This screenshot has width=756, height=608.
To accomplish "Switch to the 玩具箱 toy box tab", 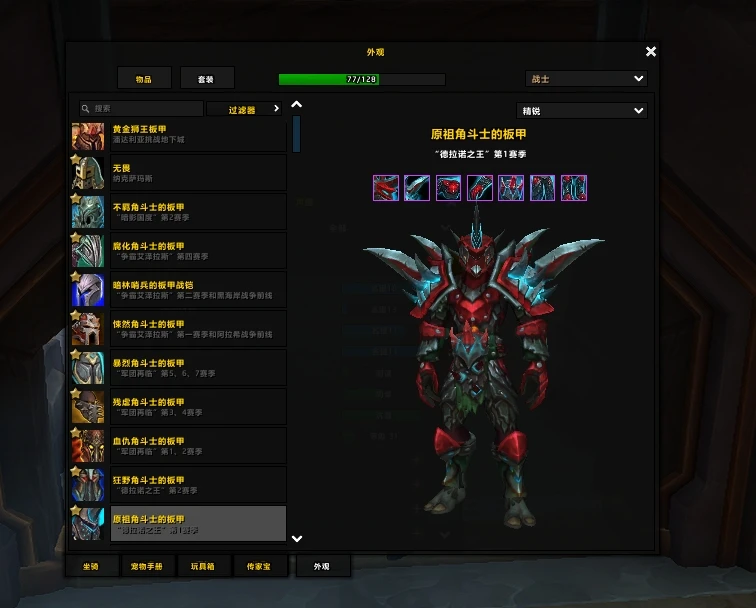I will 203,566.
